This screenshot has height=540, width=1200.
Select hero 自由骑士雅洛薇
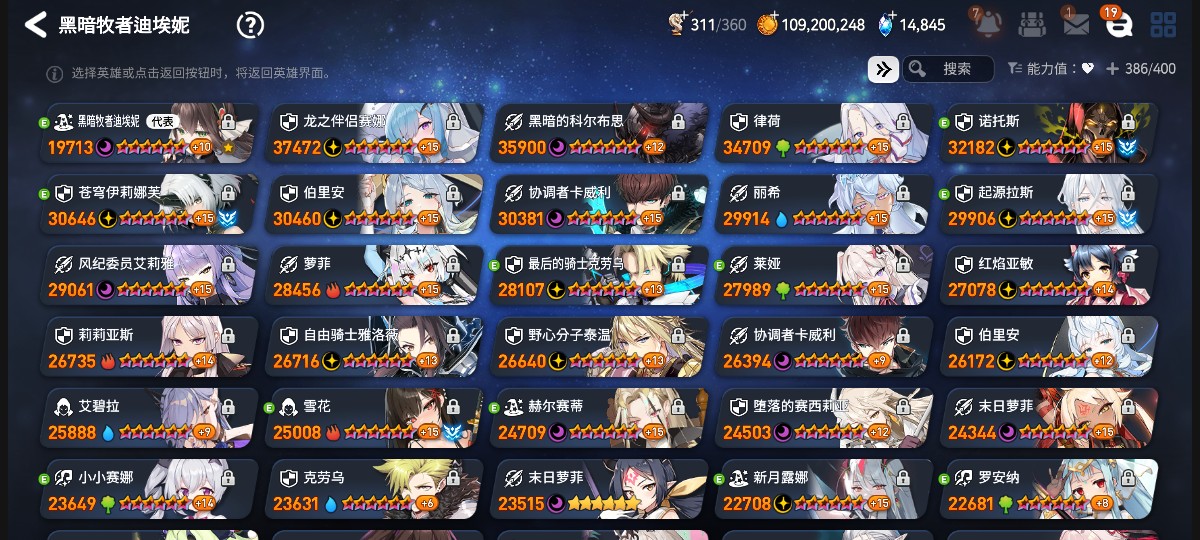click(x=375, y=347)
